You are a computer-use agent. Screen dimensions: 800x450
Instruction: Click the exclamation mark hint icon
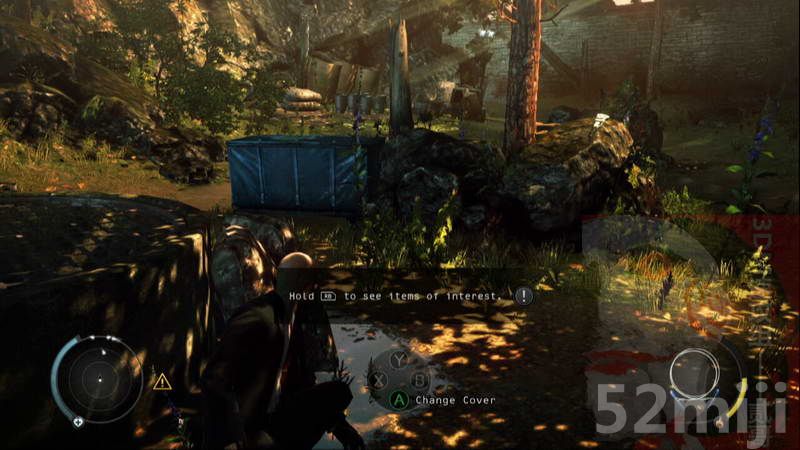(523, 296)
